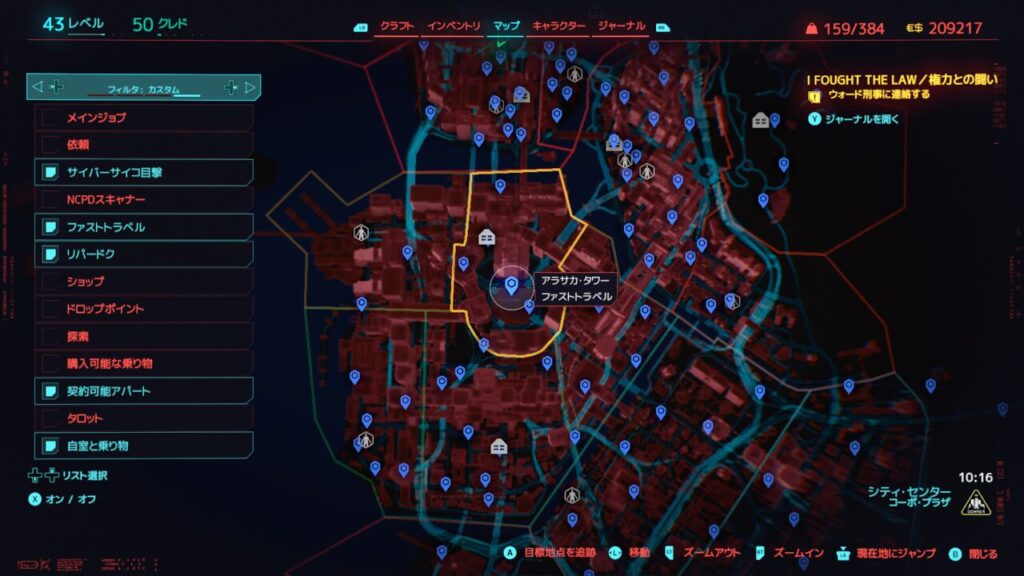
Task: Enable the タロット filter
Action: click(x=145, y=418)
